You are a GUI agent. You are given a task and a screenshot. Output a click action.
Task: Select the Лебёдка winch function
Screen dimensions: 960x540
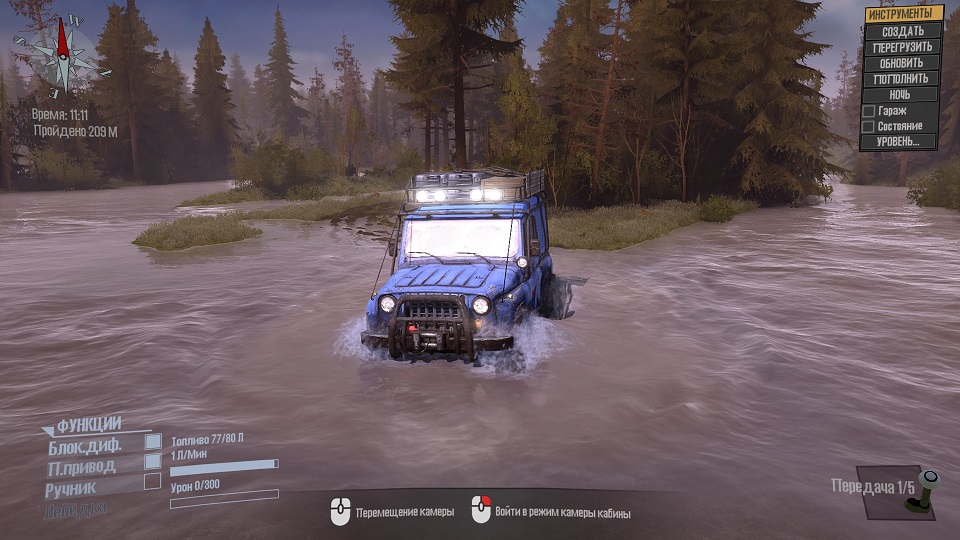pos(74,510)
